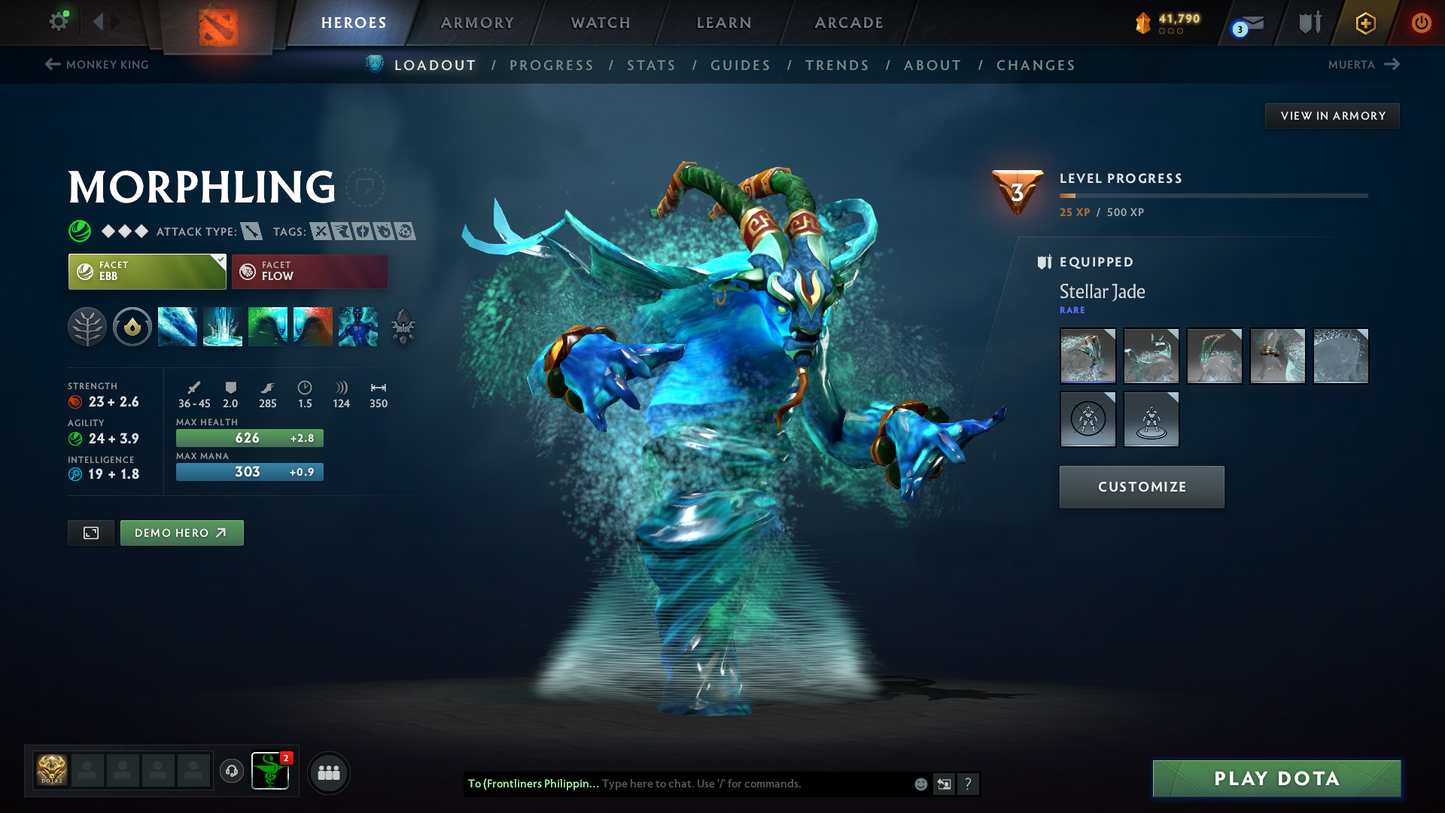View the Attribute Shift Agility Gain ability

click(267, 327)
